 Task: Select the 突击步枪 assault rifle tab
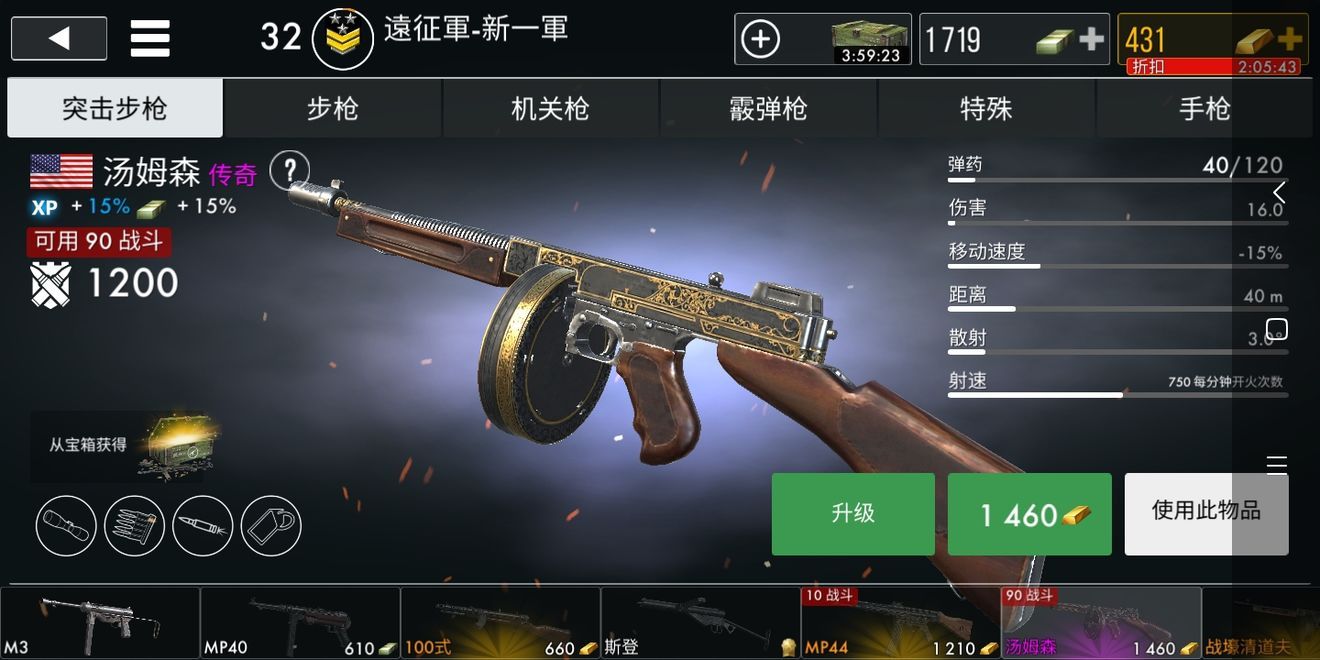coord(115,108)
